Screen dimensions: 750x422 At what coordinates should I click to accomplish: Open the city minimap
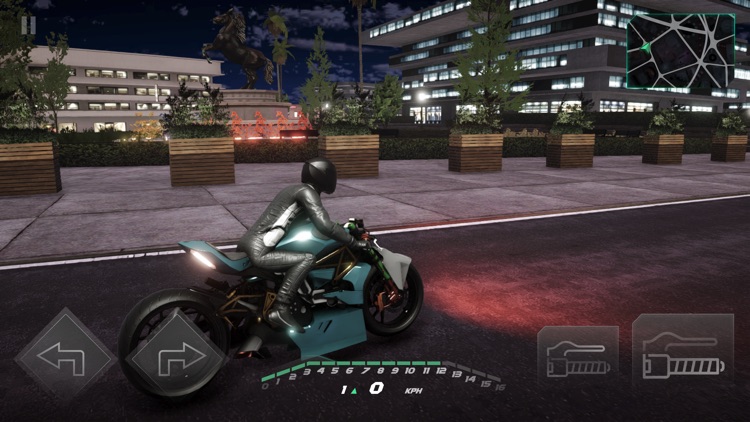pos(680,50)
